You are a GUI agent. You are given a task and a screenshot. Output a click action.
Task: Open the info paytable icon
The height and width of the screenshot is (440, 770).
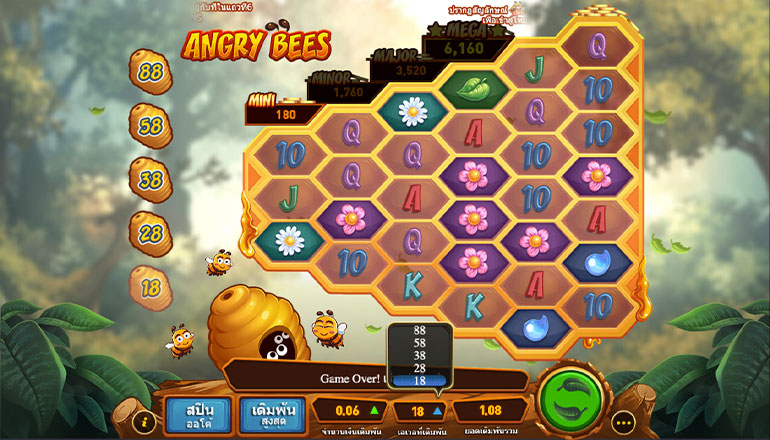143,422
